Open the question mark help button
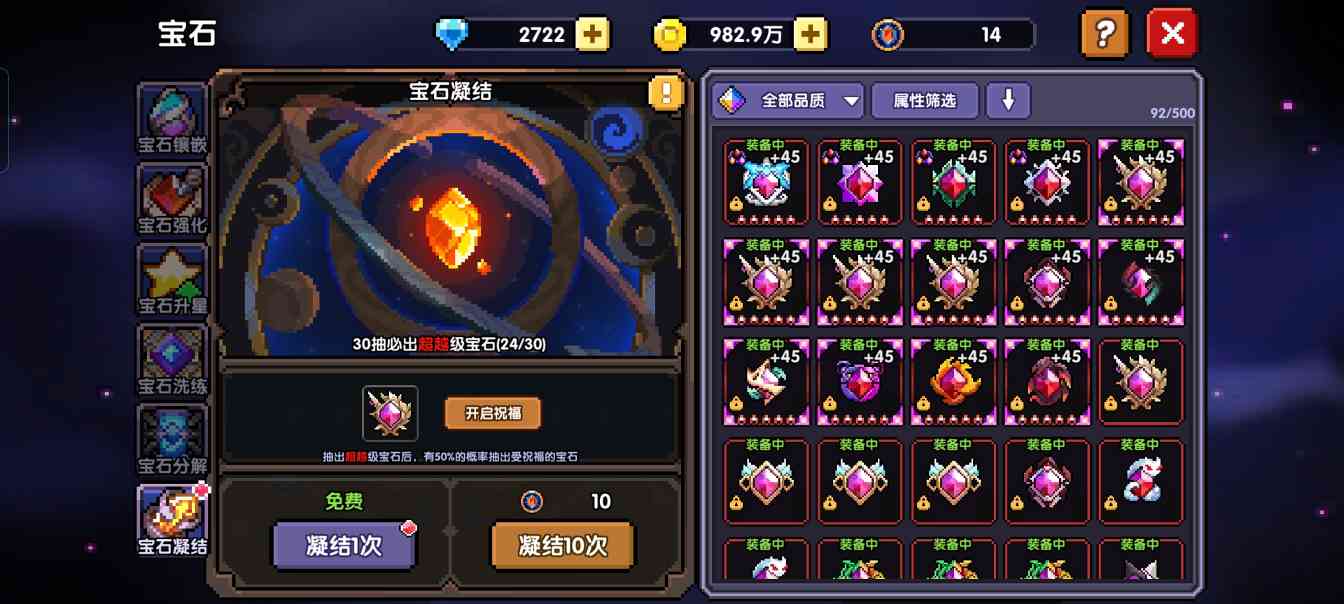 pyautogui.click(x=1104, y=34)
